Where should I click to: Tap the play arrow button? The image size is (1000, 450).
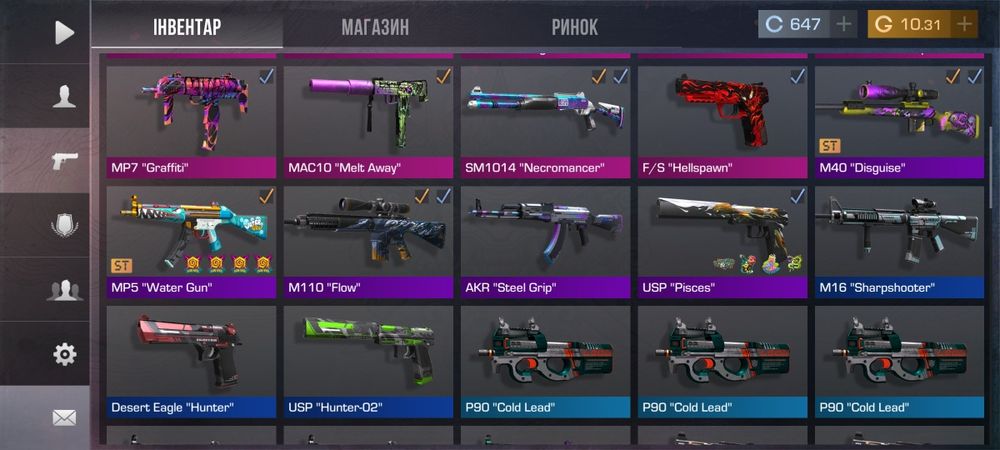pos(64,33)
